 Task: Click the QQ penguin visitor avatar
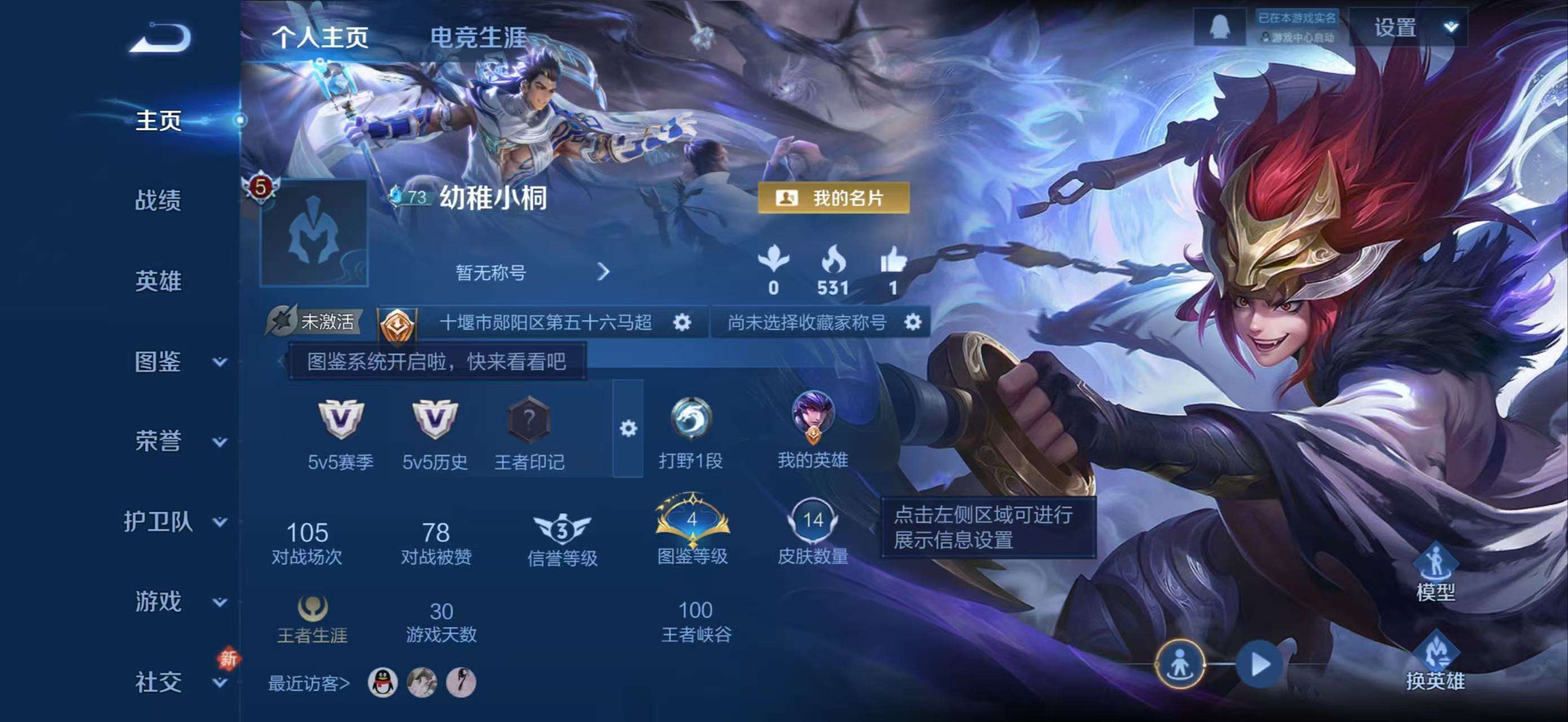coord(384,683)
